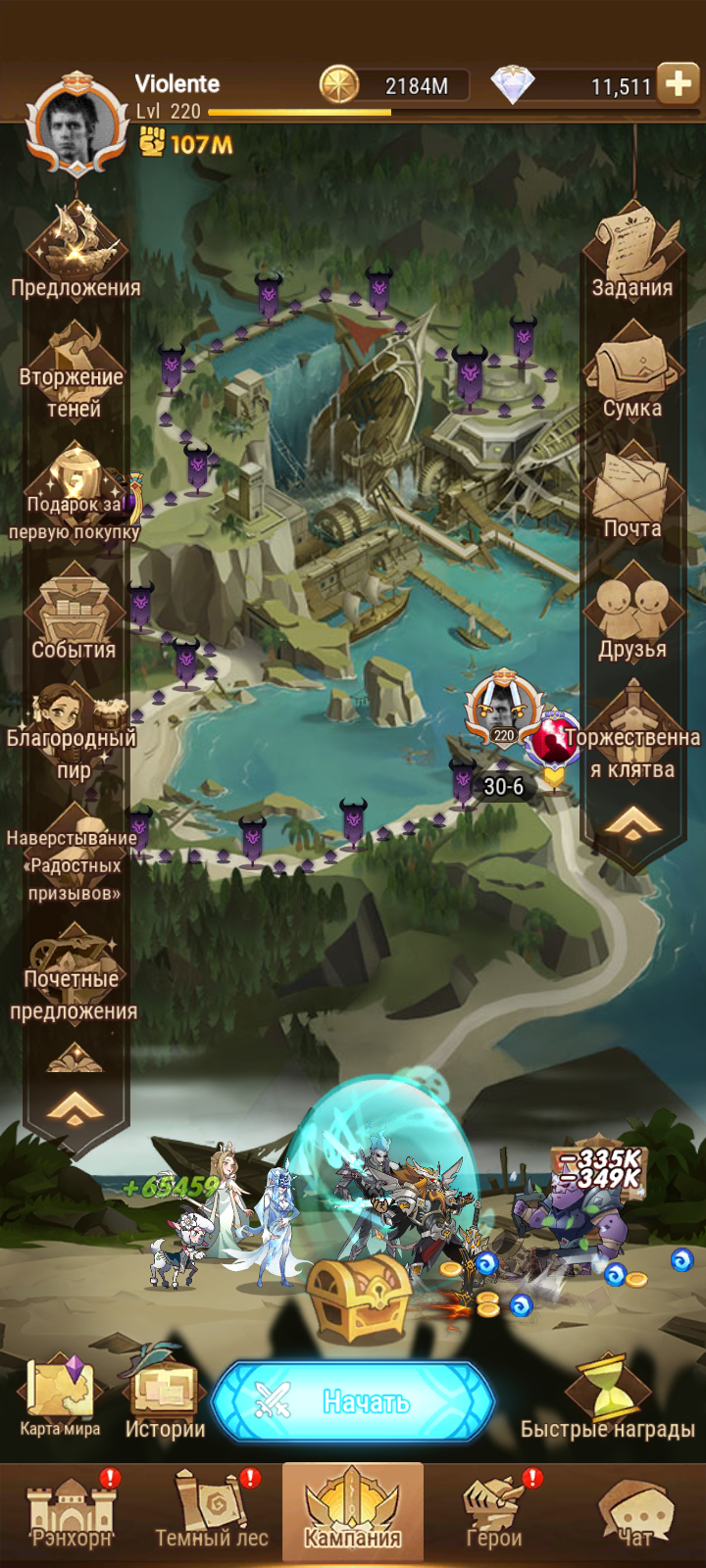Open the Предложения offers menu
This screenshot has width=706, height=1568.
(x=76, y=250)
